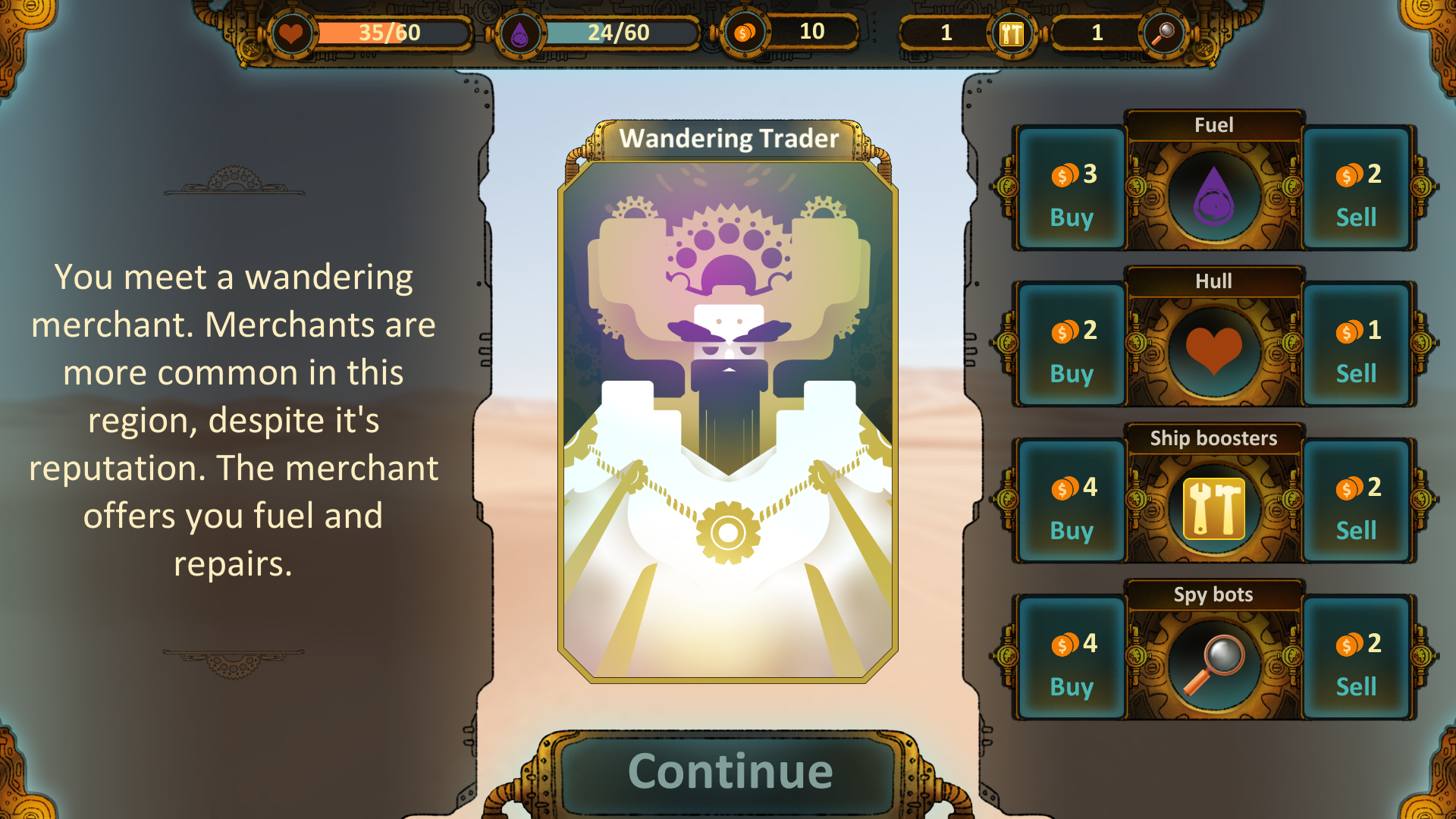Sell Fuel for 2 coins
This screenshot has height=819, width=1456.
pyautogui.click(x=1357, y=188)
